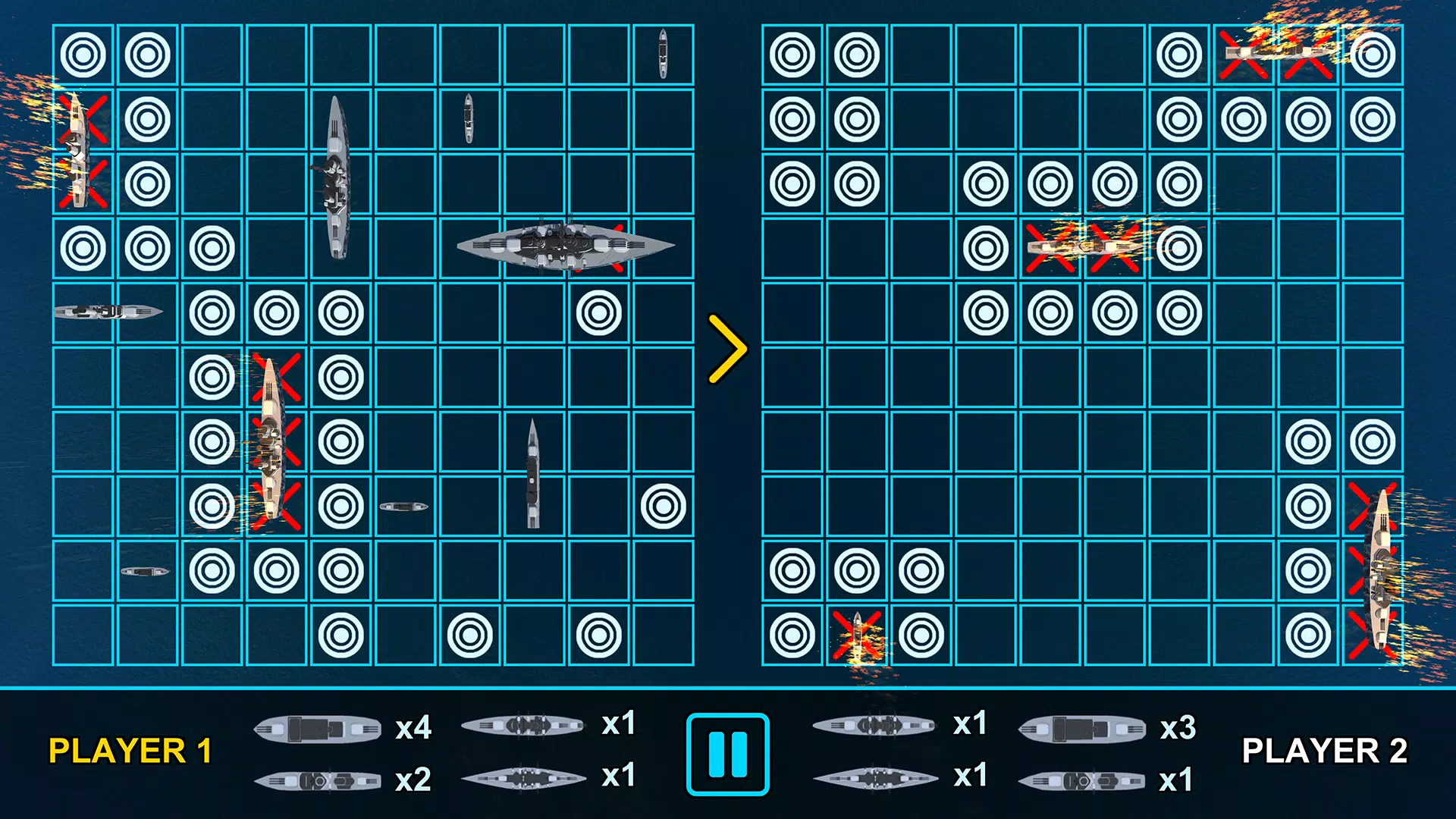Click the yellow turn arrow between the grids
Screen dimensions: 1456x819
click(x=727, y=350)
